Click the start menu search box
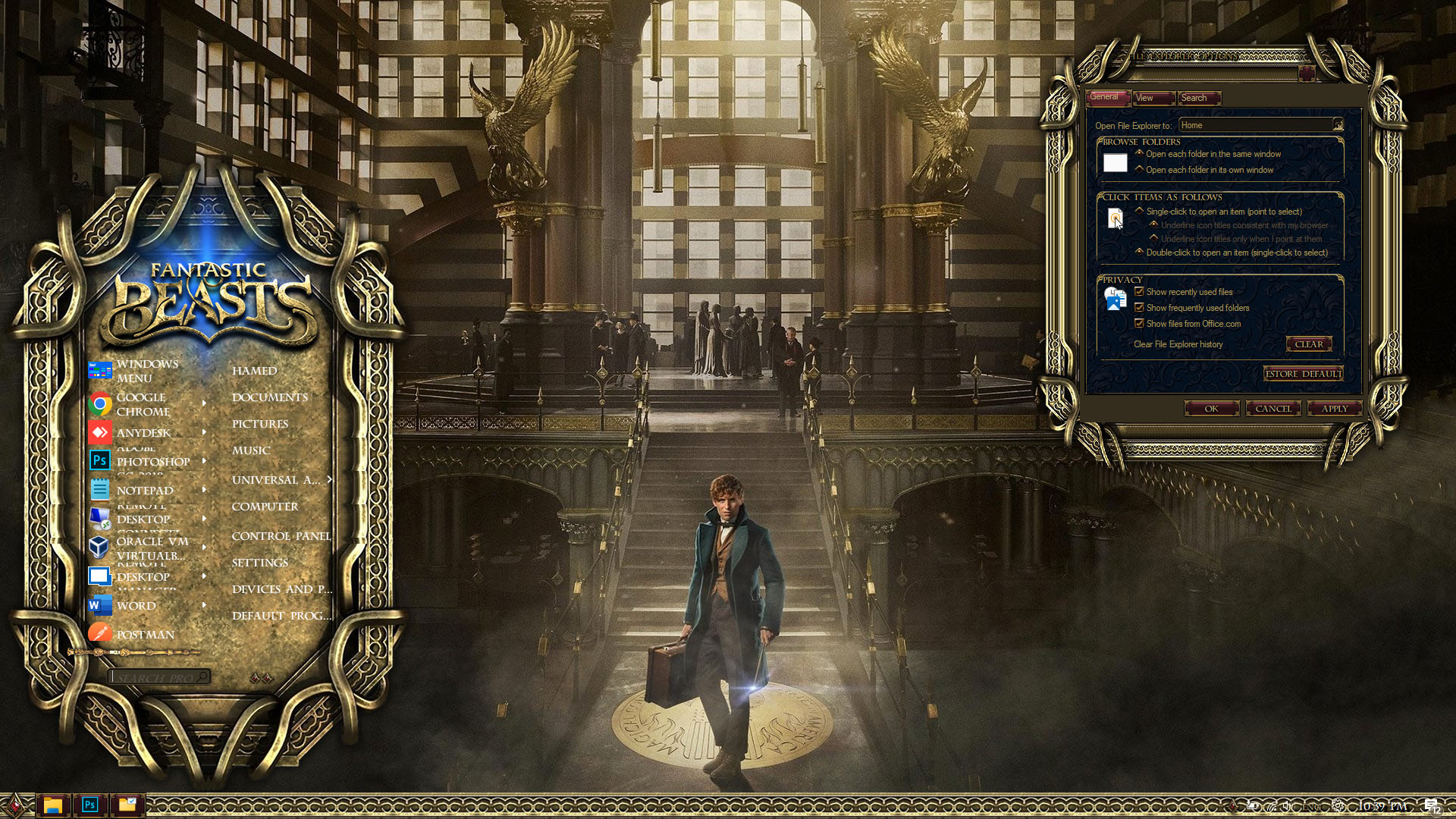Screen dimensions: 1456x819 click(156, 677)
